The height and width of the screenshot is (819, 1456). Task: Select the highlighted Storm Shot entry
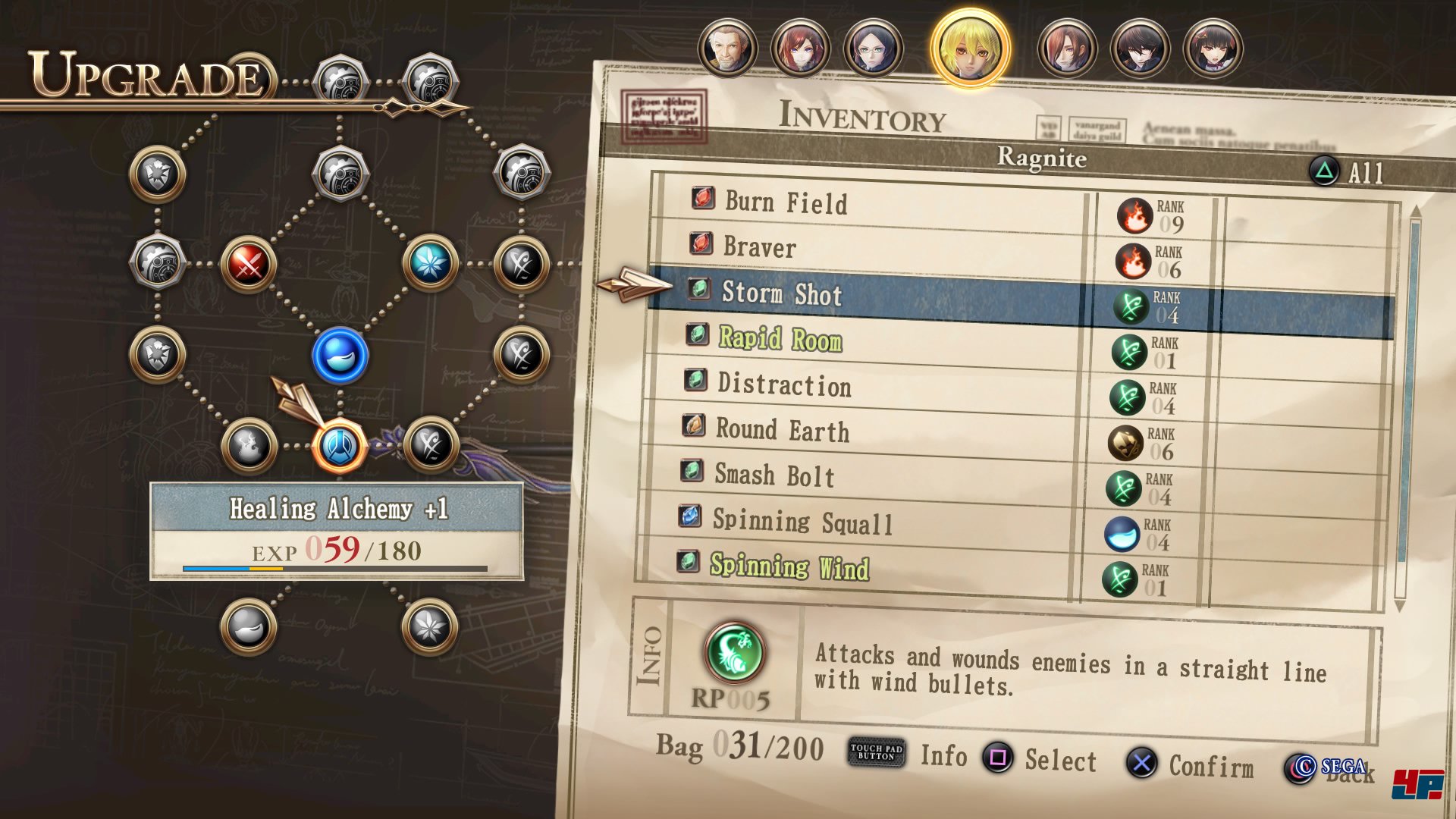click(782, 293)
